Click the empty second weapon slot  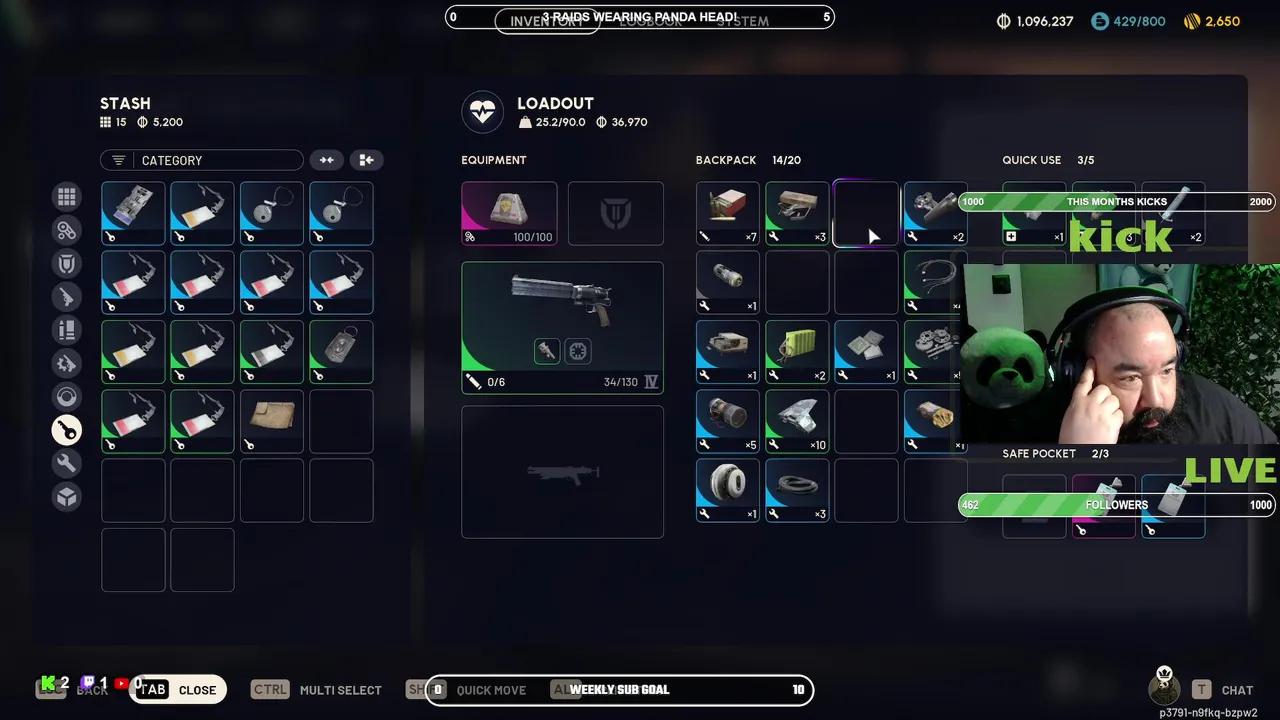click(562, 472)
